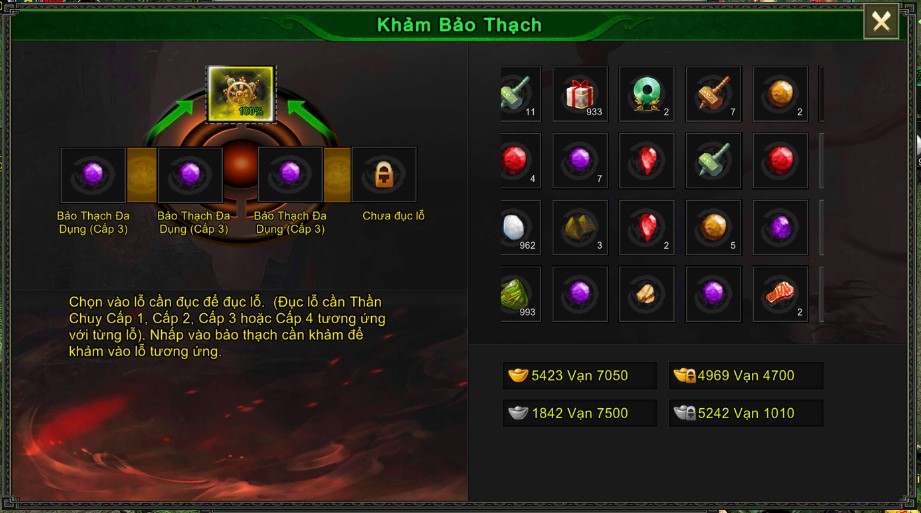Viewport: 921px width, 513px height.
Task: Choose the green leaf-wrapped item stack of 993
Action: pos(518,293)
